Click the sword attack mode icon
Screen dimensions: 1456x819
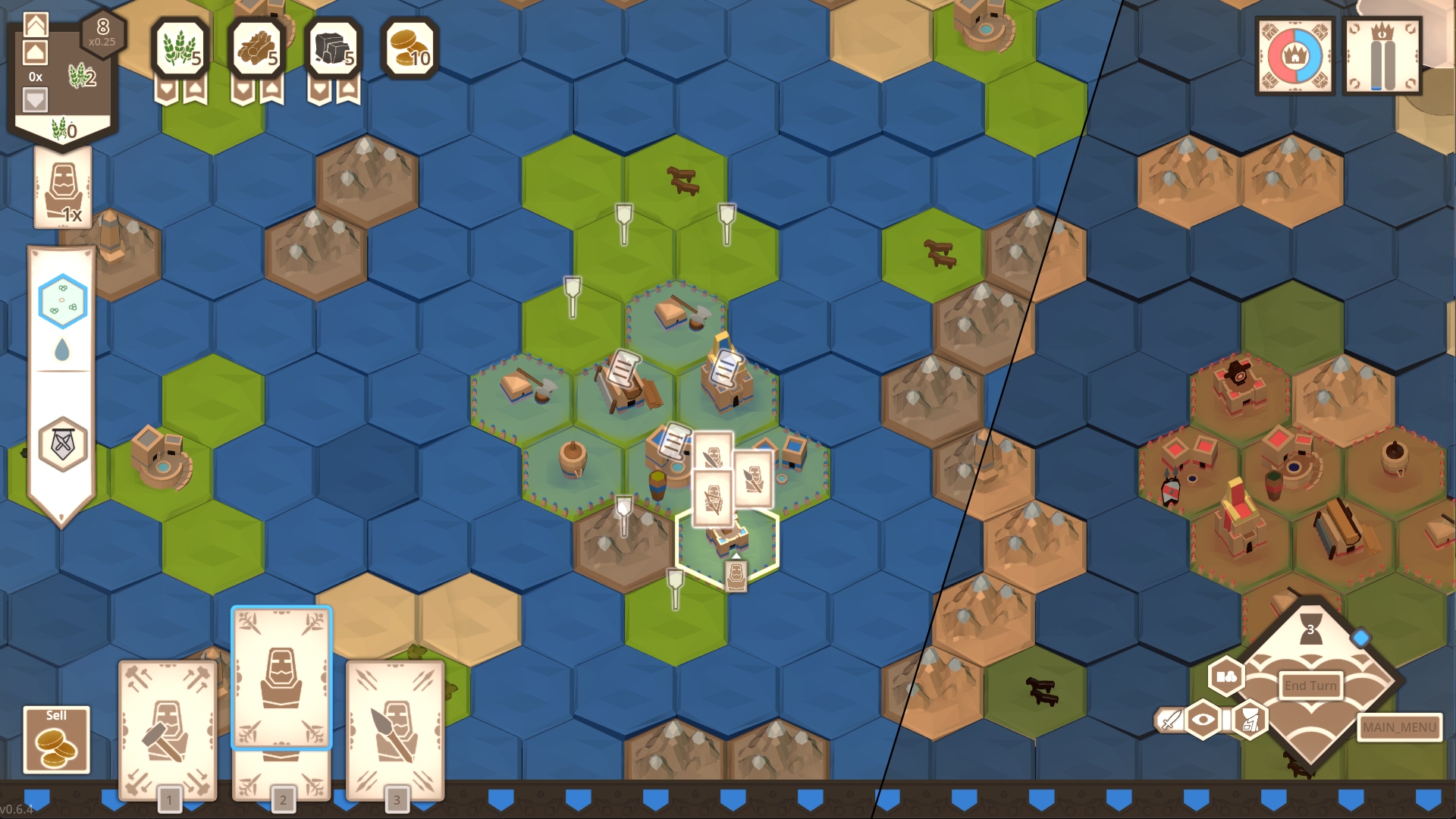1170,720
